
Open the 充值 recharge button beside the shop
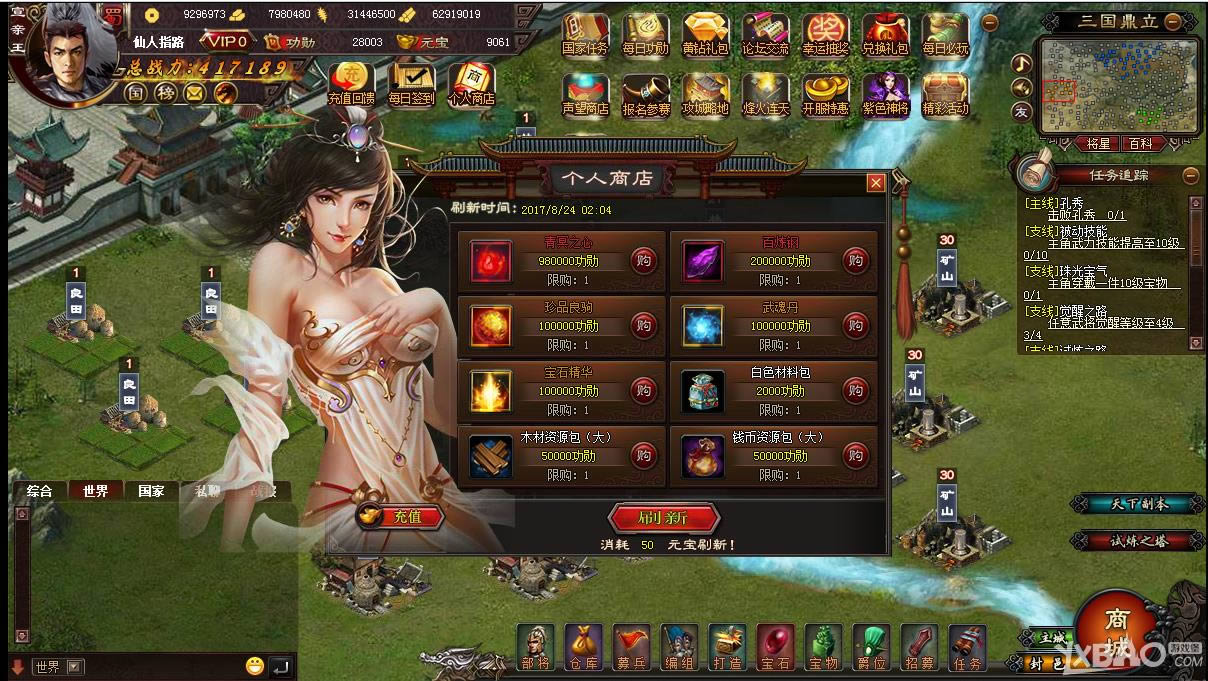pos(400,516)
